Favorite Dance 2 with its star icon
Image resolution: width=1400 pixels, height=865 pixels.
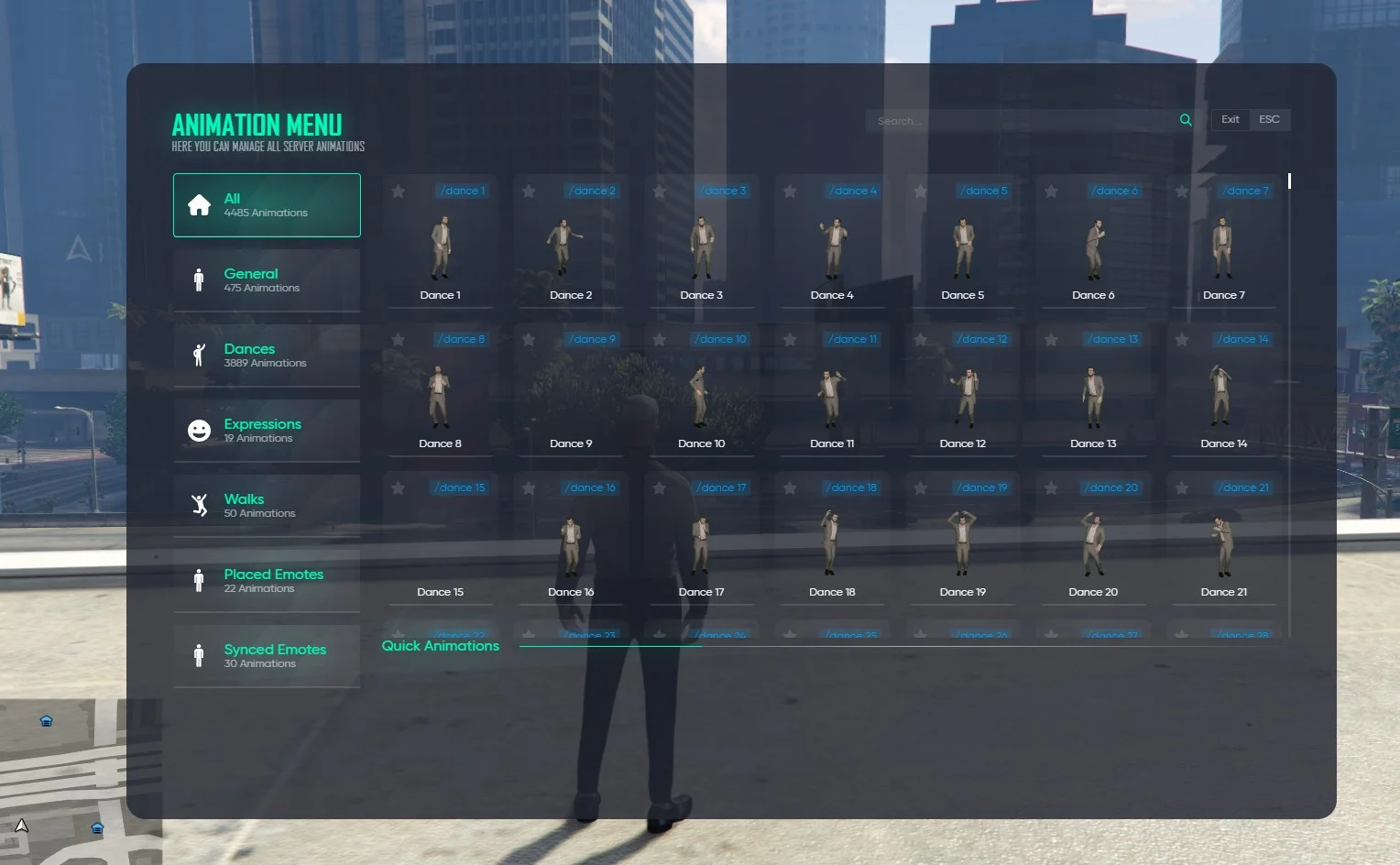point(529,192)
